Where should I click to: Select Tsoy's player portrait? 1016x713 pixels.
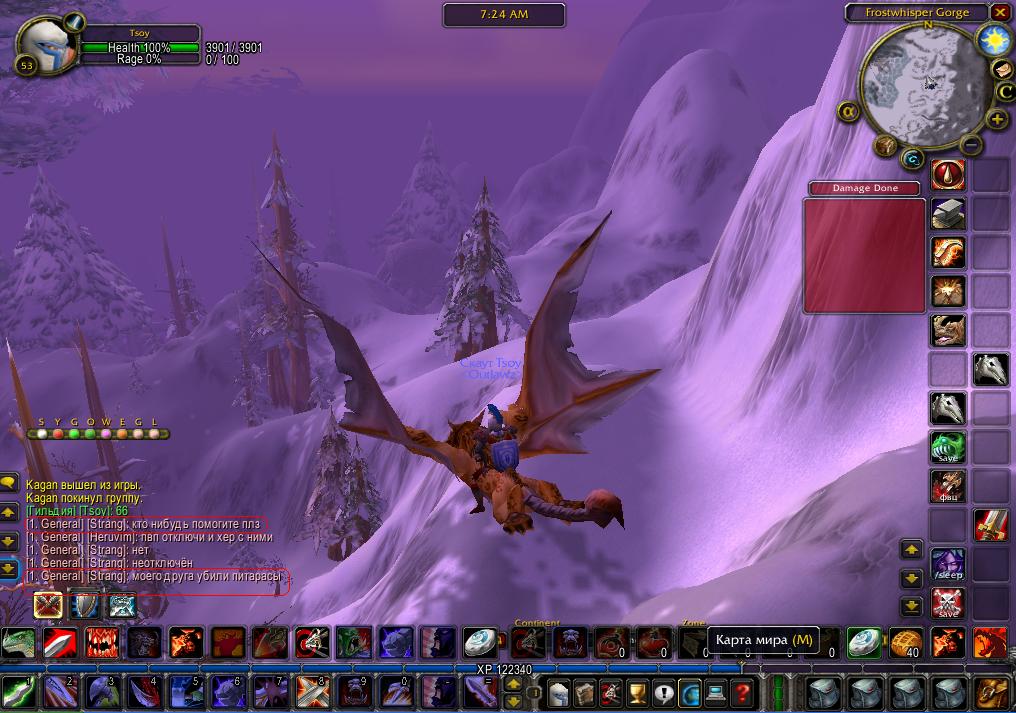click(45, 45)
